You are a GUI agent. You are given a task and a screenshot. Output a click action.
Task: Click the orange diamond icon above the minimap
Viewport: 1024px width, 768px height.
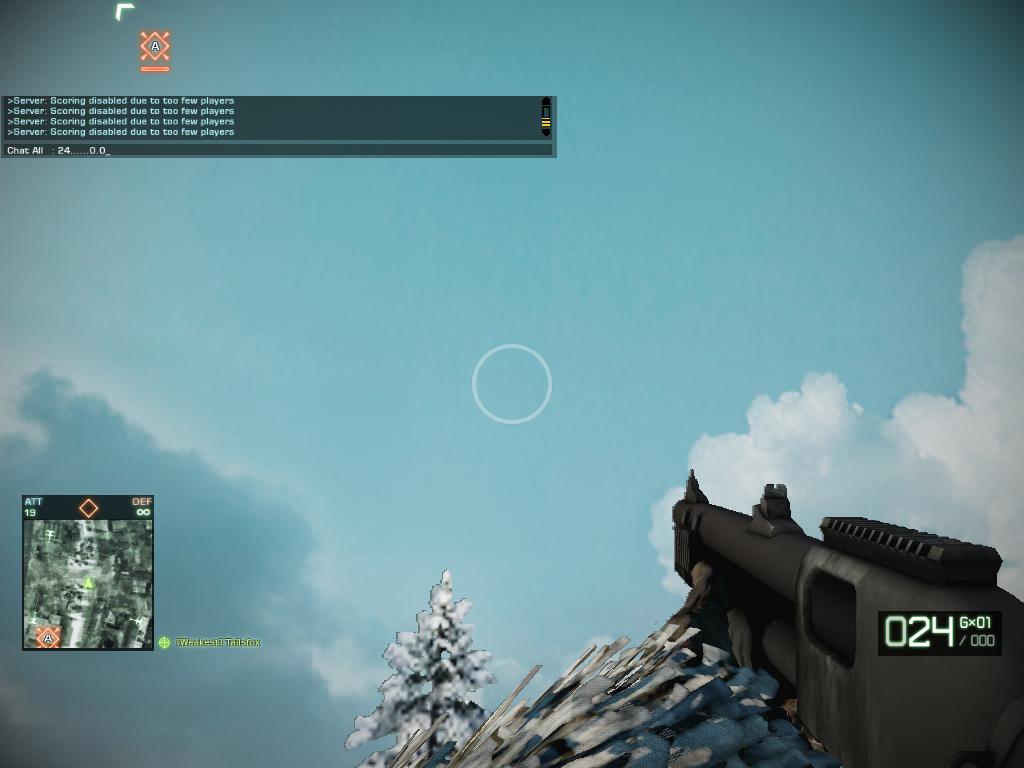(88, 508)
